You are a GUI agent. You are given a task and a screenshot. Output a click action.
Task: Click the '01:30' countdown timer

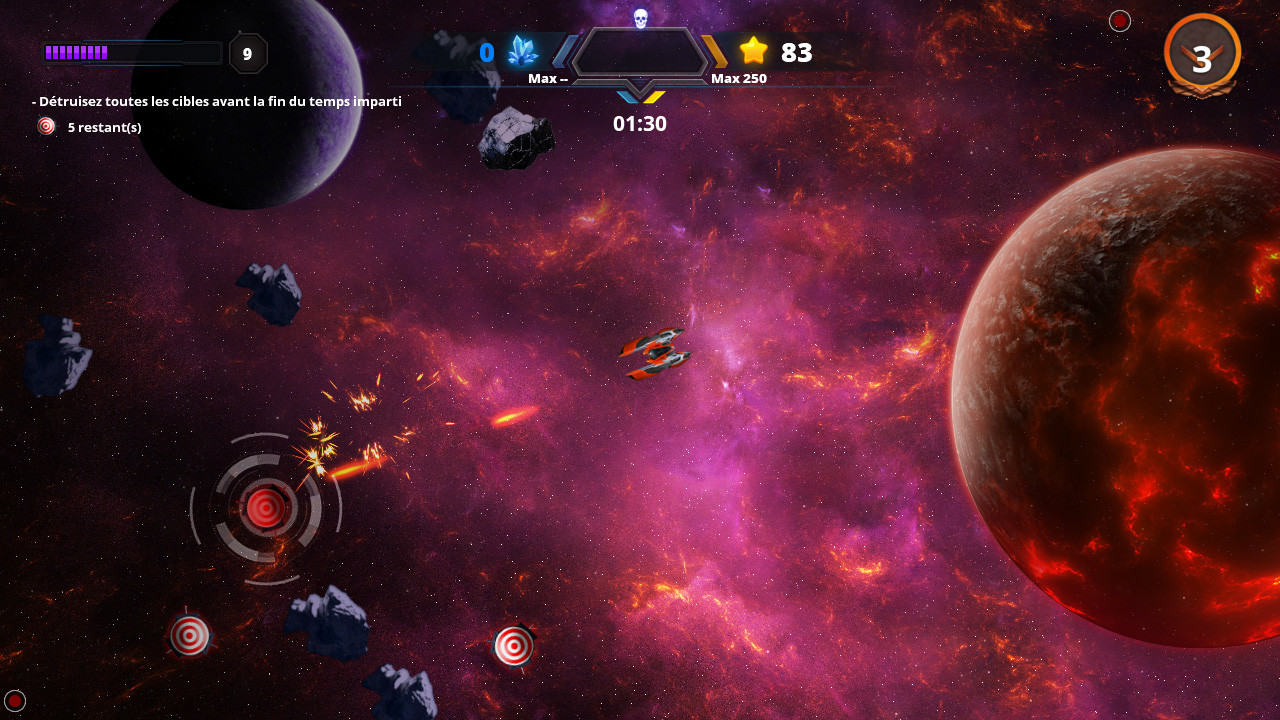(x=639, y=123)
